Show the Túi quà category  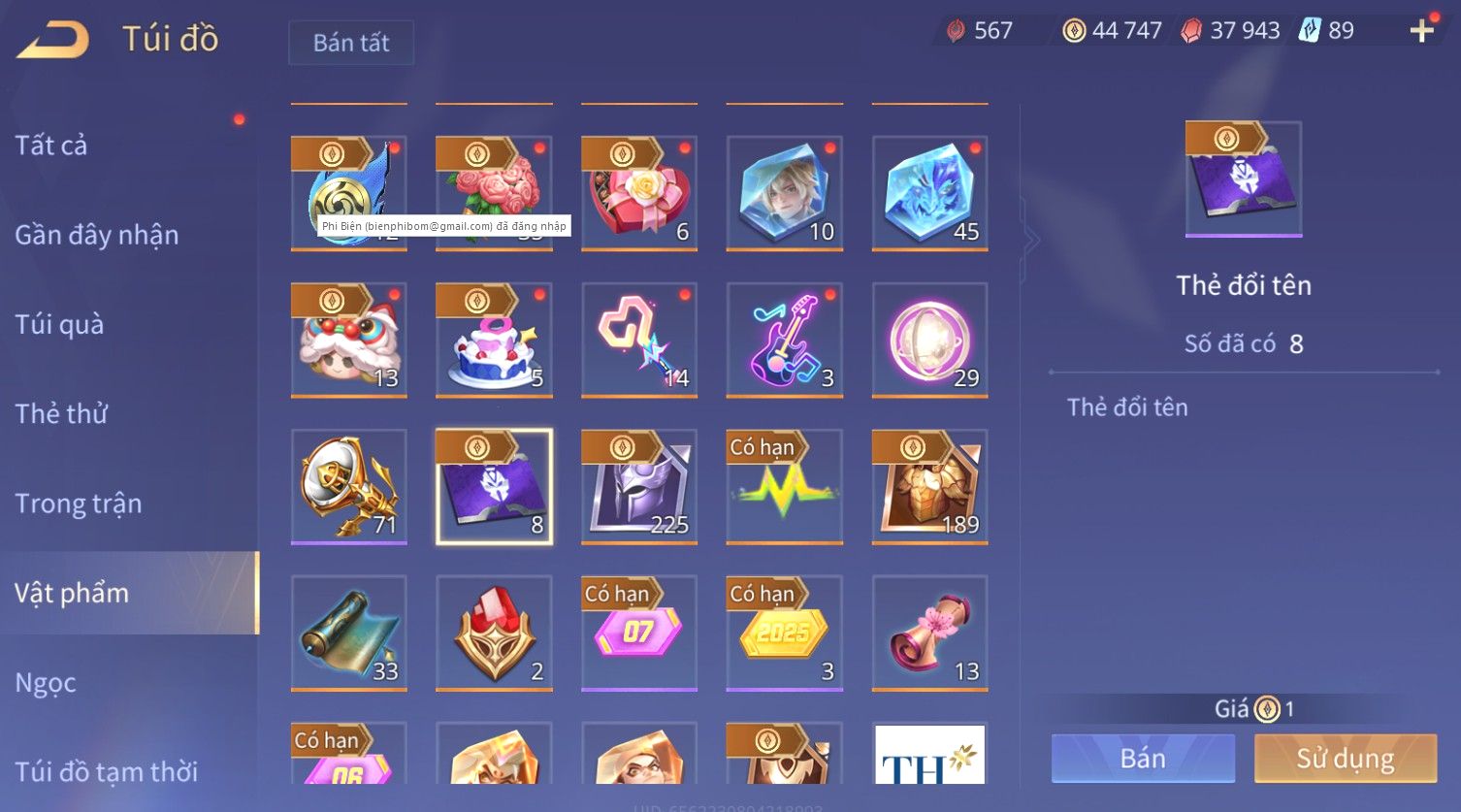59,324
